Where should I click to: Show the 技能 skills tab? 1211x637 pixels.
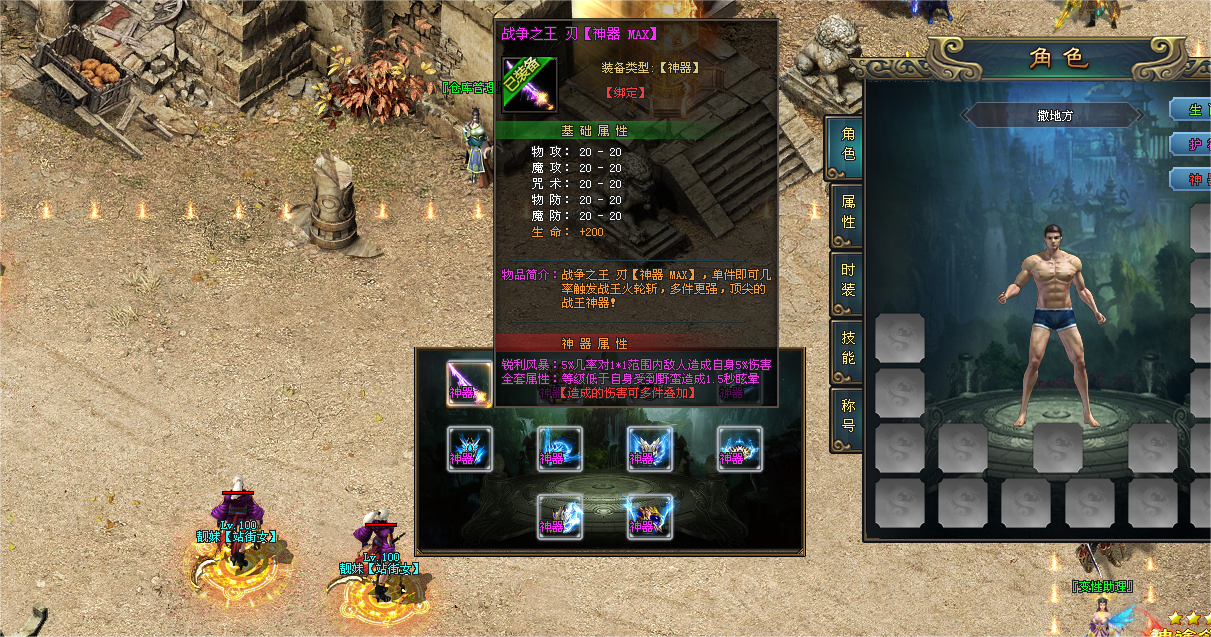click(x=846, y=347)
